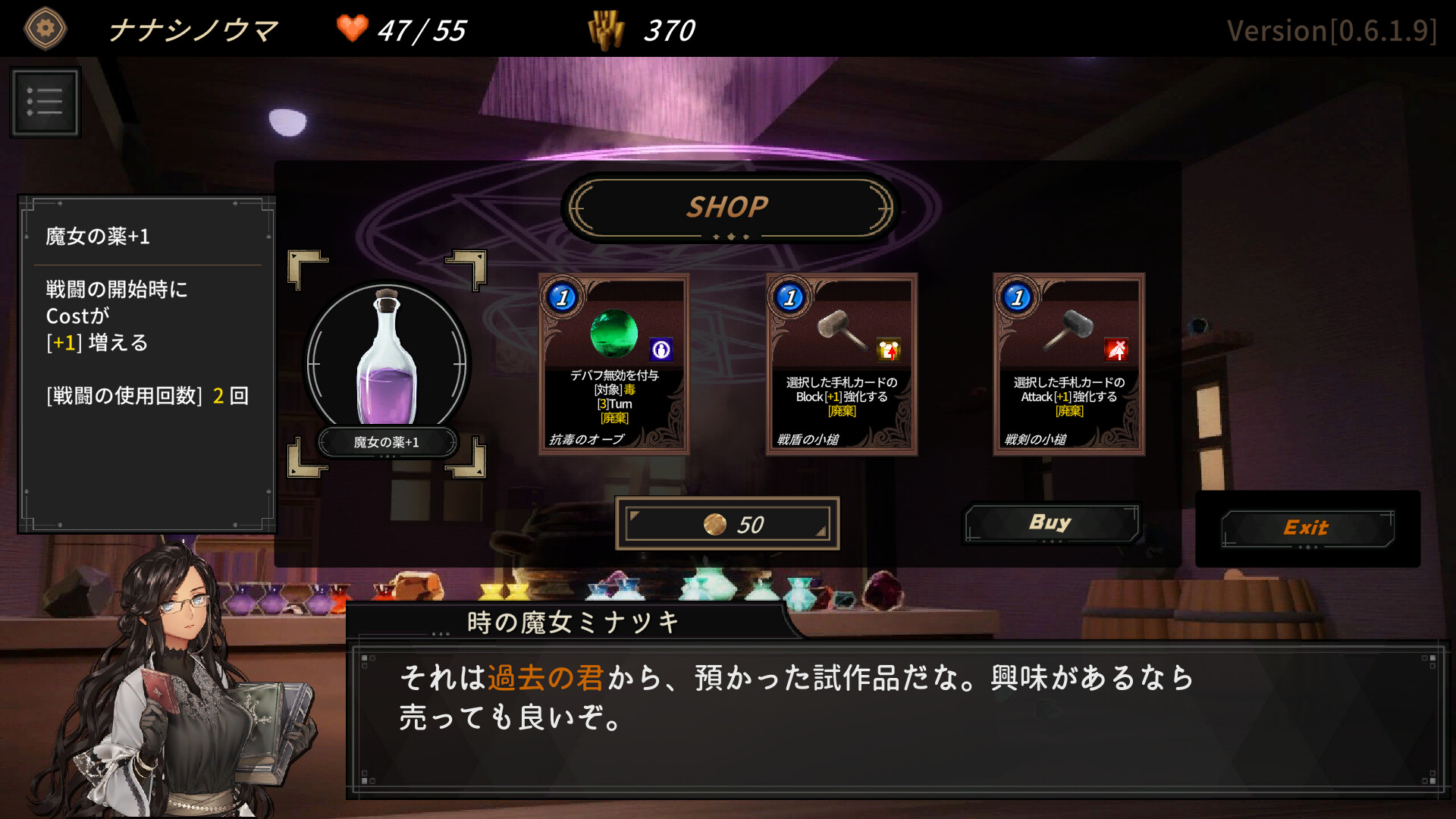Open the settings gear icon
1456x819 pixels.
[44, 28]
